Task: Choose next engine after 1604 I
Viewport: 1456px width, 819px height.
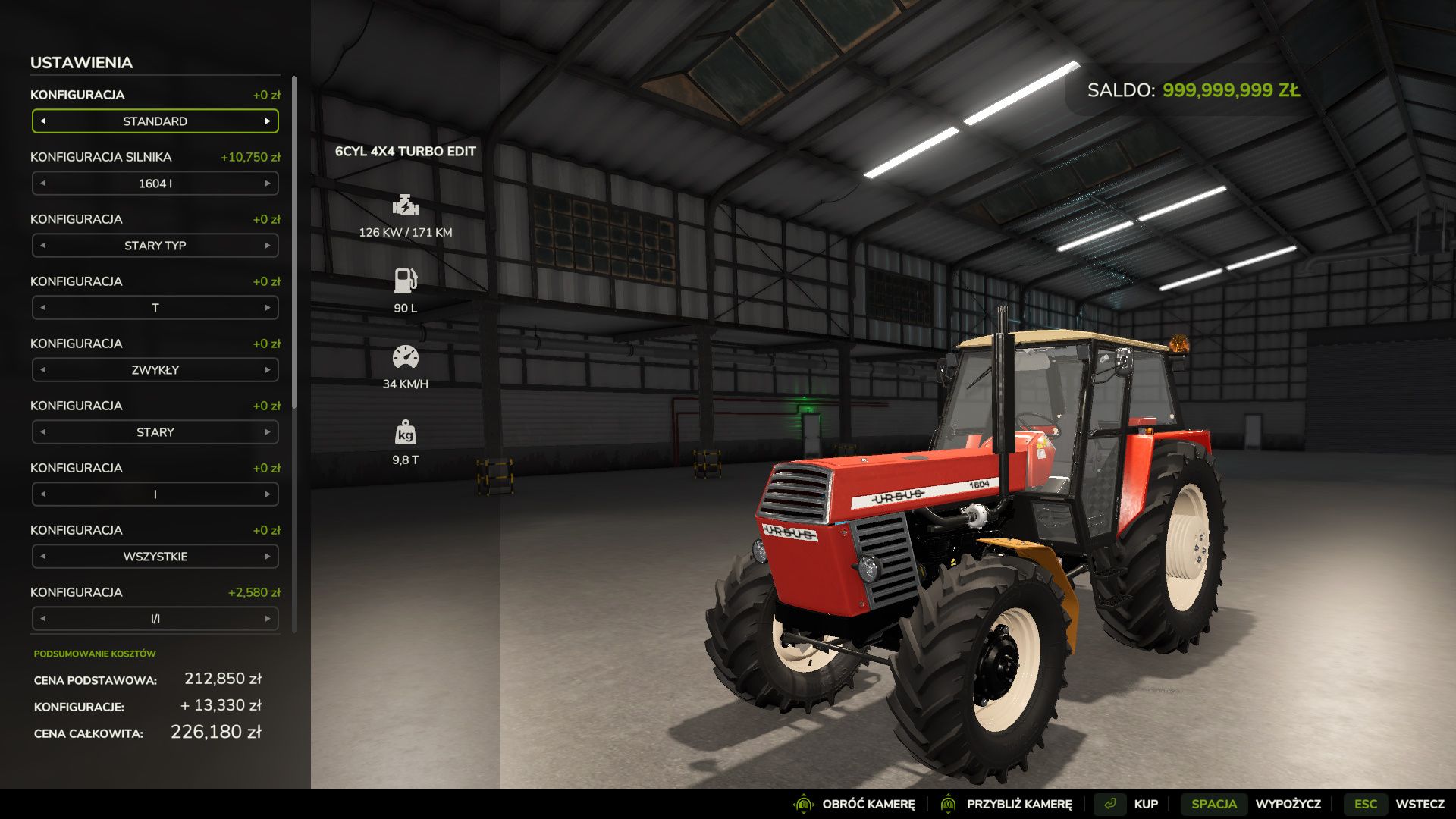Action: pos(268,184)
